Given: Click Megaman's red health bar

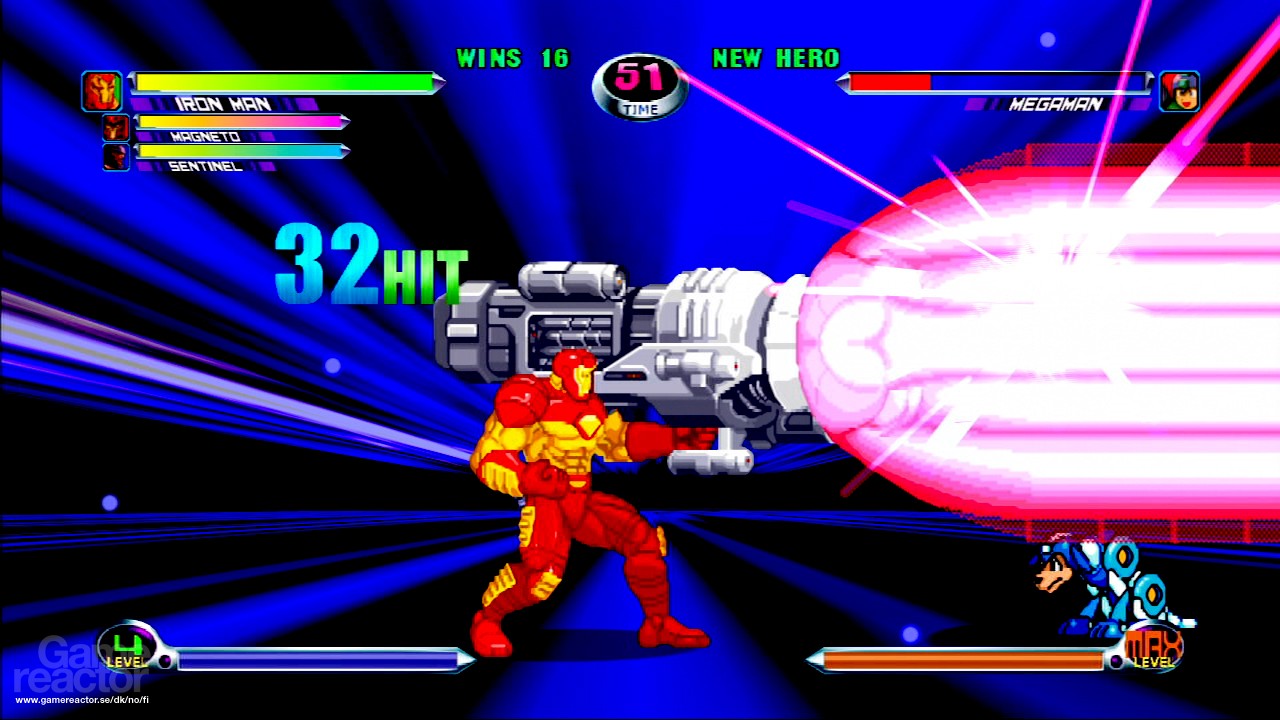Looking at the screenshot, I should click(890, 84).
